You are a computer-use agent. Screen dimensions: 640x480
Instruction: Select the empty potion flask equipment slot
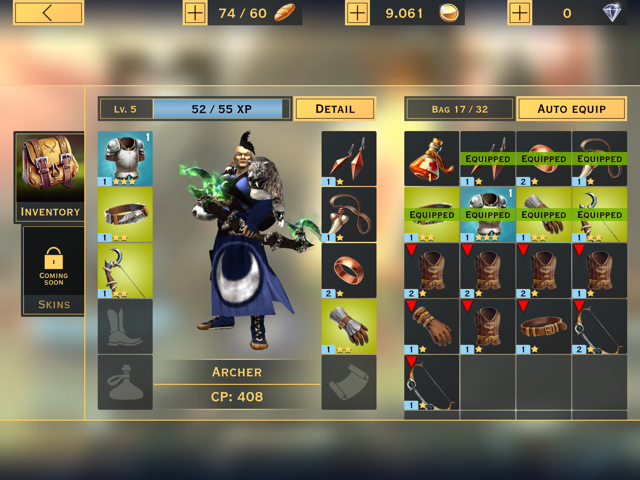[125, 382]
